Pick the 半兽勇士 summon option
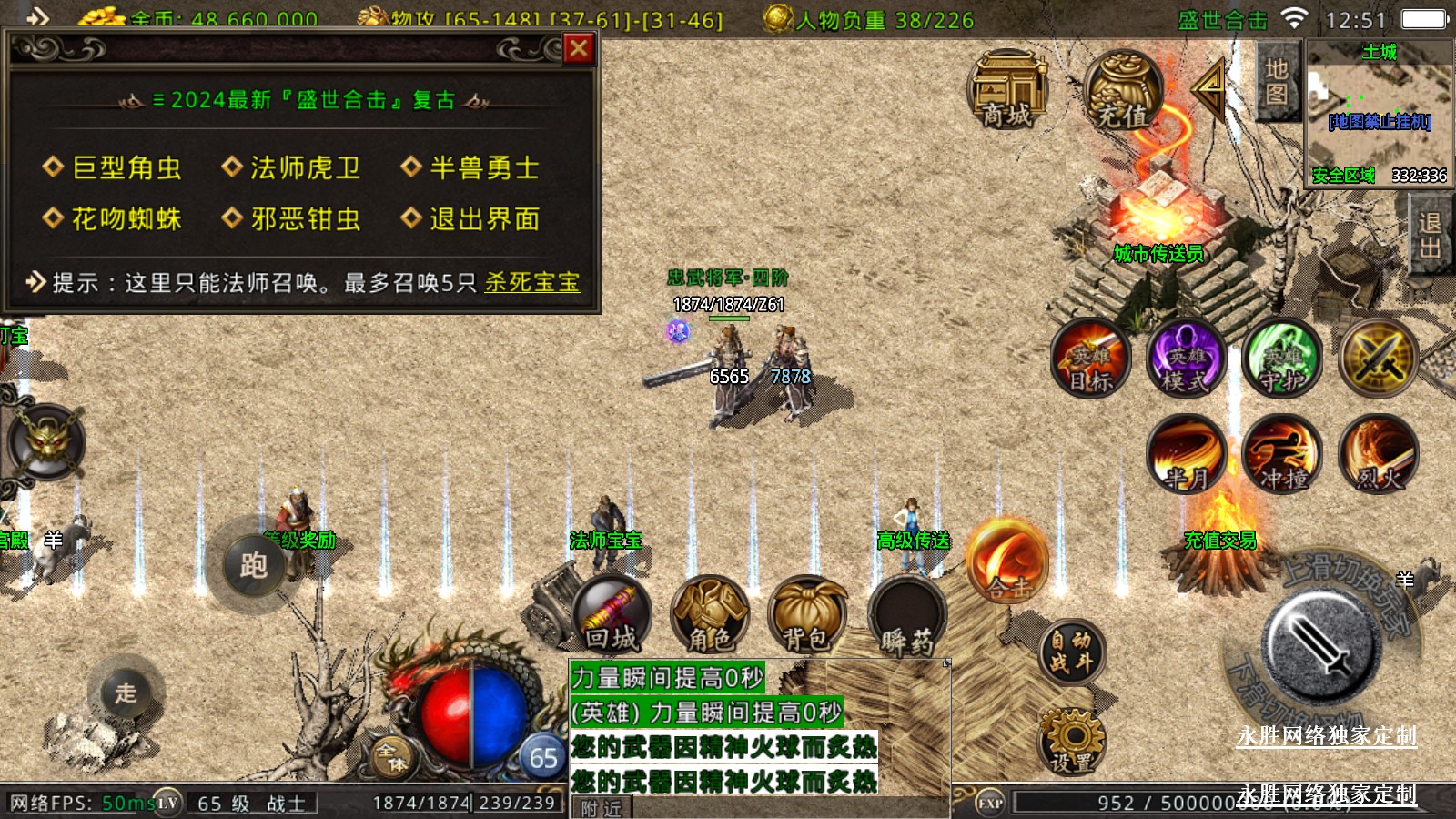The image size is (1456, 819). [x=483, y=168]
